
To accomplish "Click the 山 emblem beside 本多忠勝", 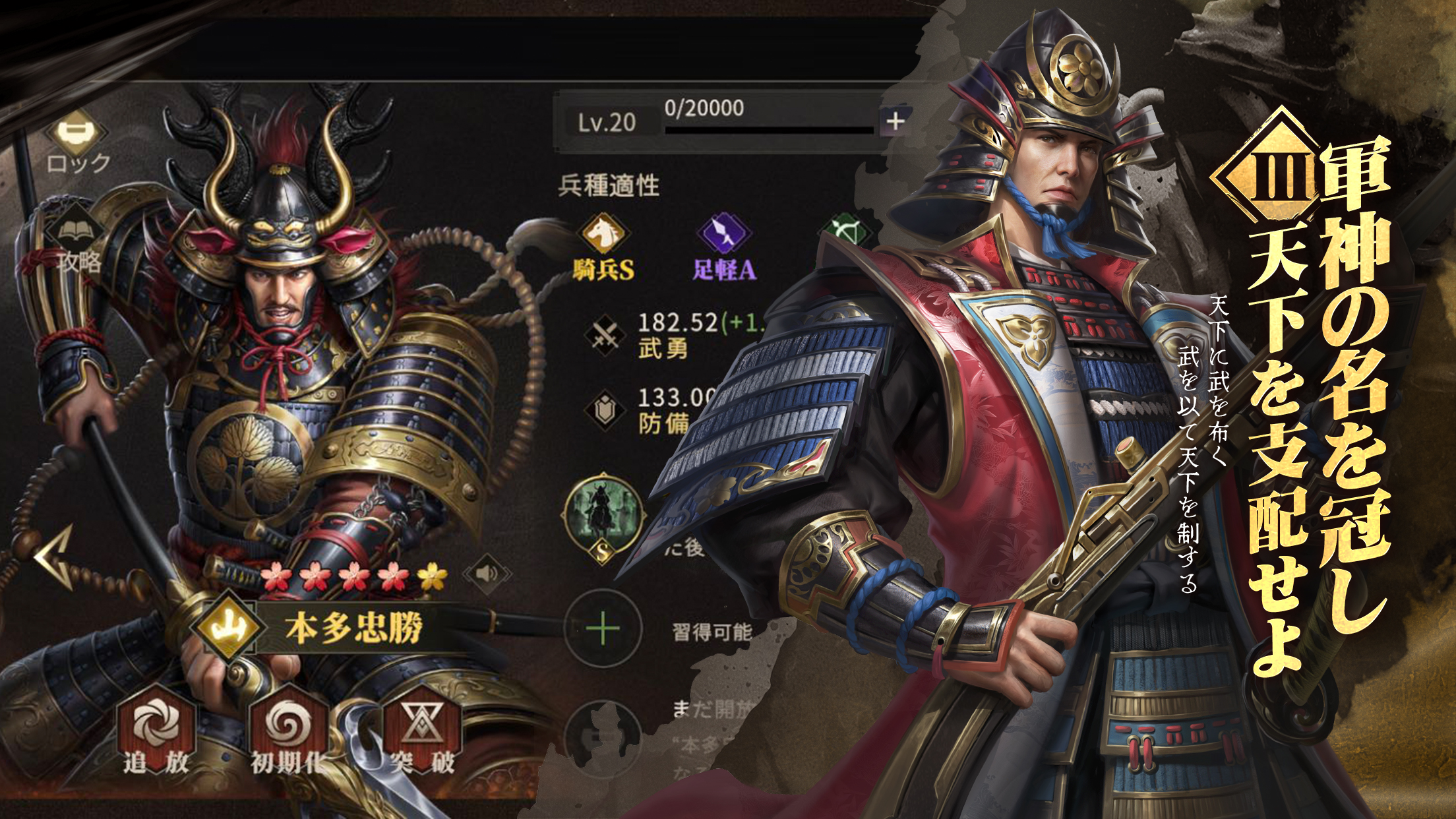I will [x=229, y=628].
